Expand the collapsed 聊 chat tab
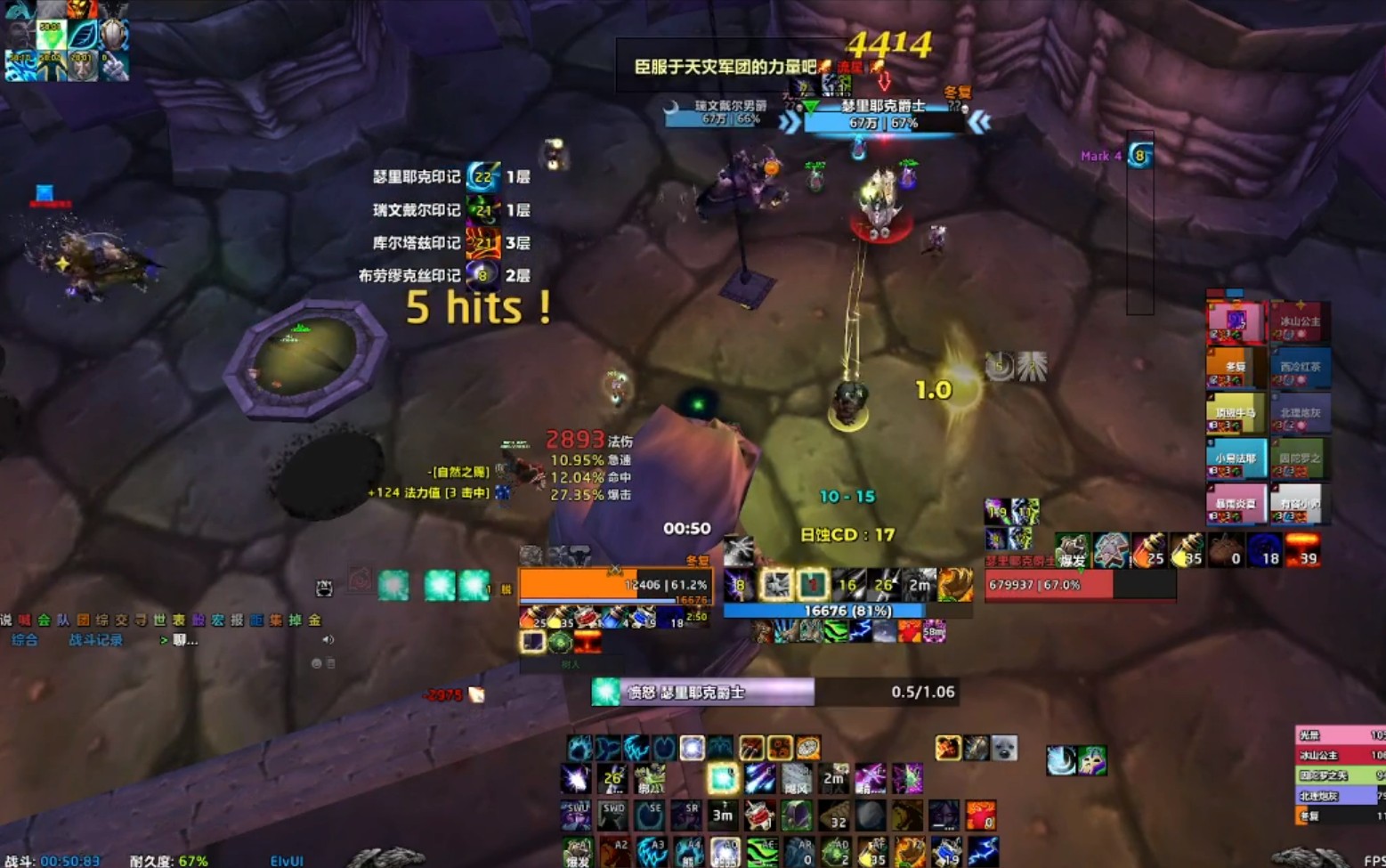 coord(178,639)
